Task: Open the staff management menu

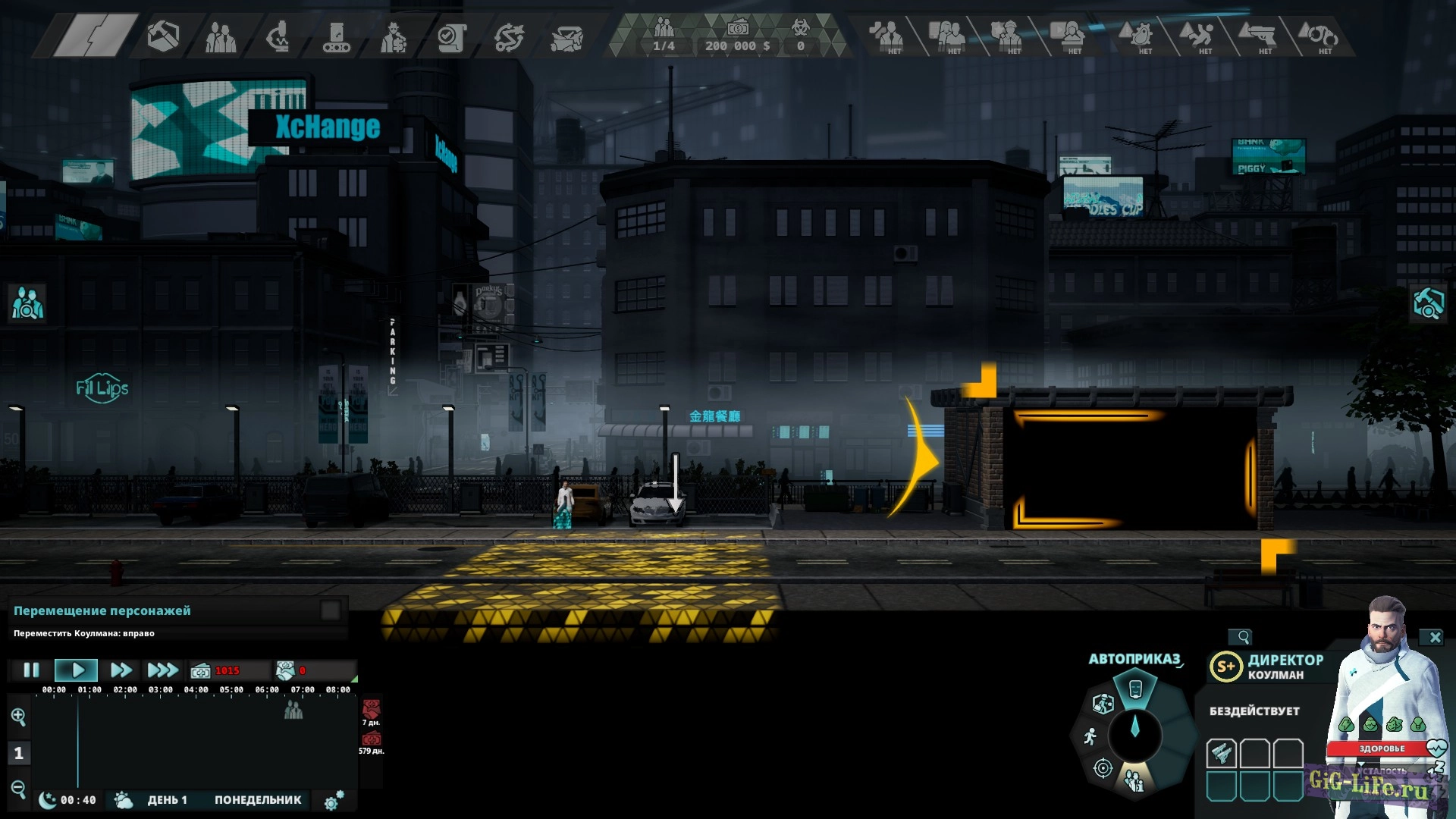Action: click(x=221, y=36)
